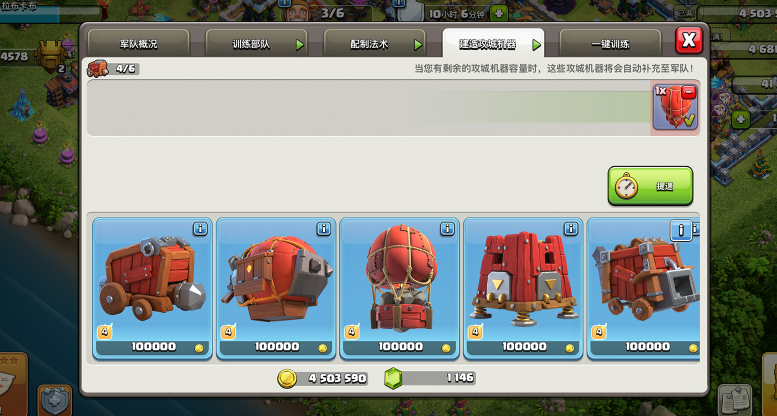View info for the Stone Slammer
Screen dimensions: 777x416
click(x=447, y=229)
